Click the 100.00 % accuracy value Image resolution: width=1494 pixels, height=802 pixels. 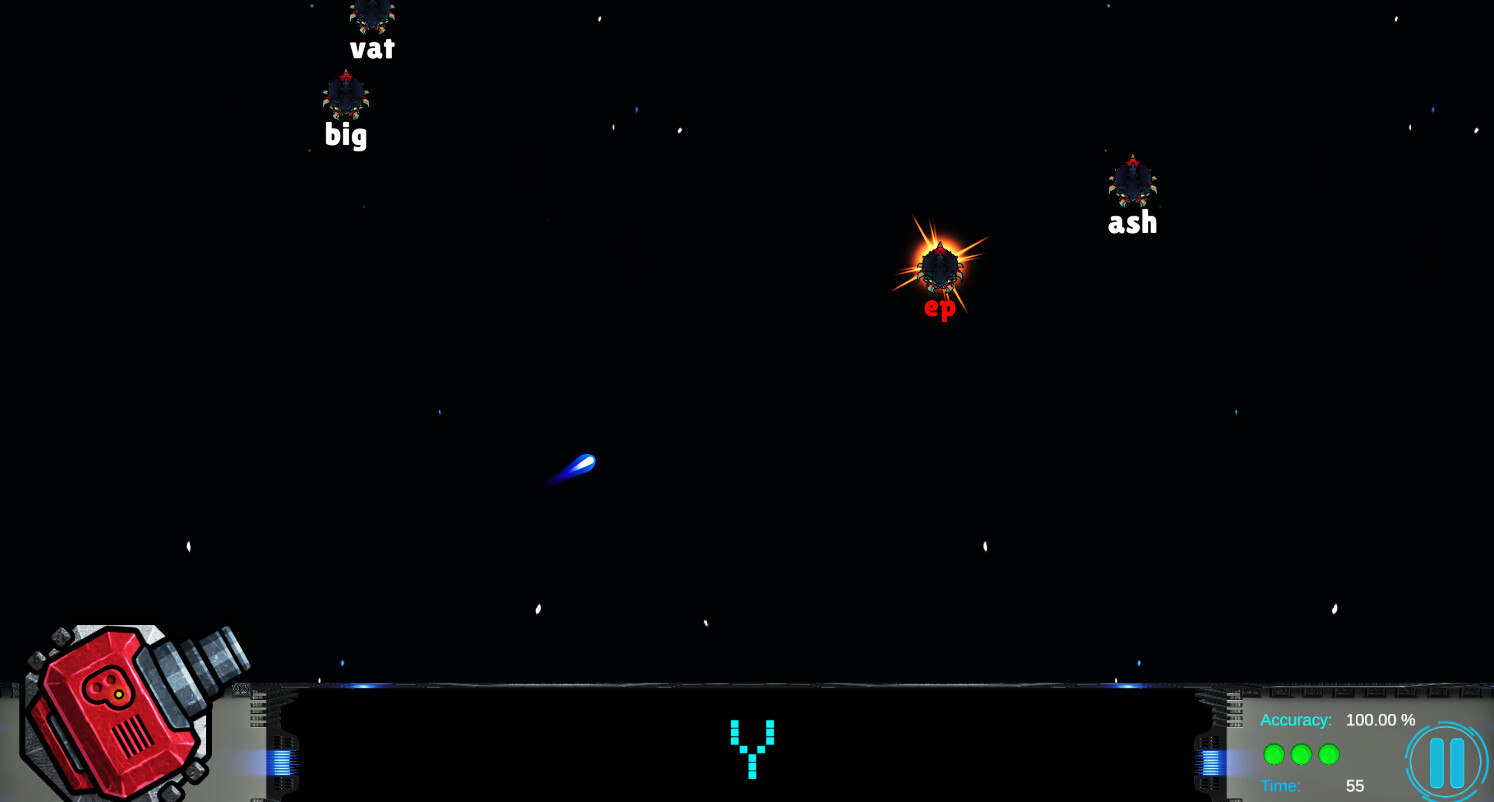click(1380, 719)
